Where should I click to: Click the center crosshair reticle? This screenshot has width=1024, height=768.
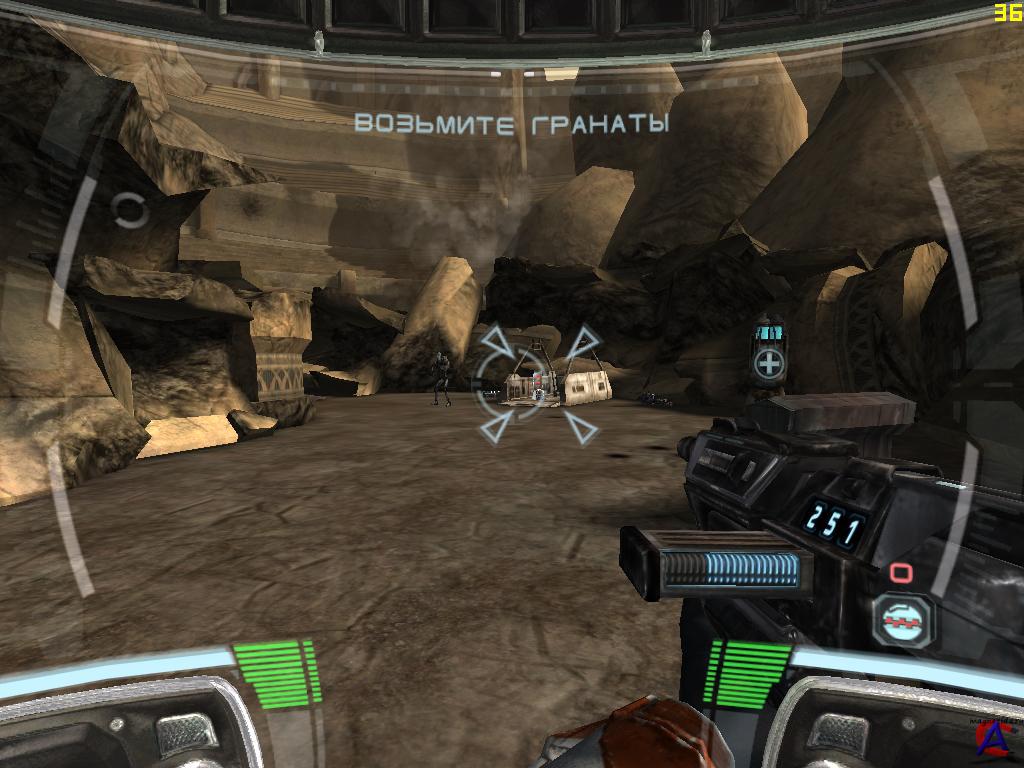click(538, 384)
